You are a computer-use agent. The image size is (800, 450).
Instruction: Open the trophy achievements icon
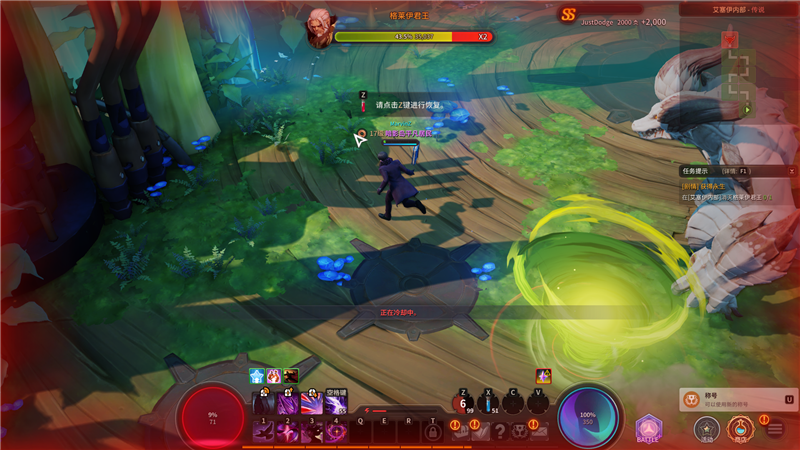tap(520, 431)
